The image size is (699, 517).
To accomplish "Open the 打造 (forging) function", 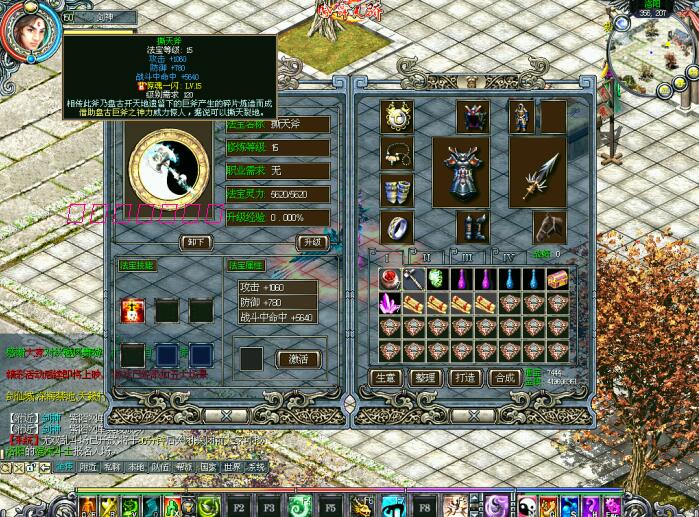I will point(464,378).
